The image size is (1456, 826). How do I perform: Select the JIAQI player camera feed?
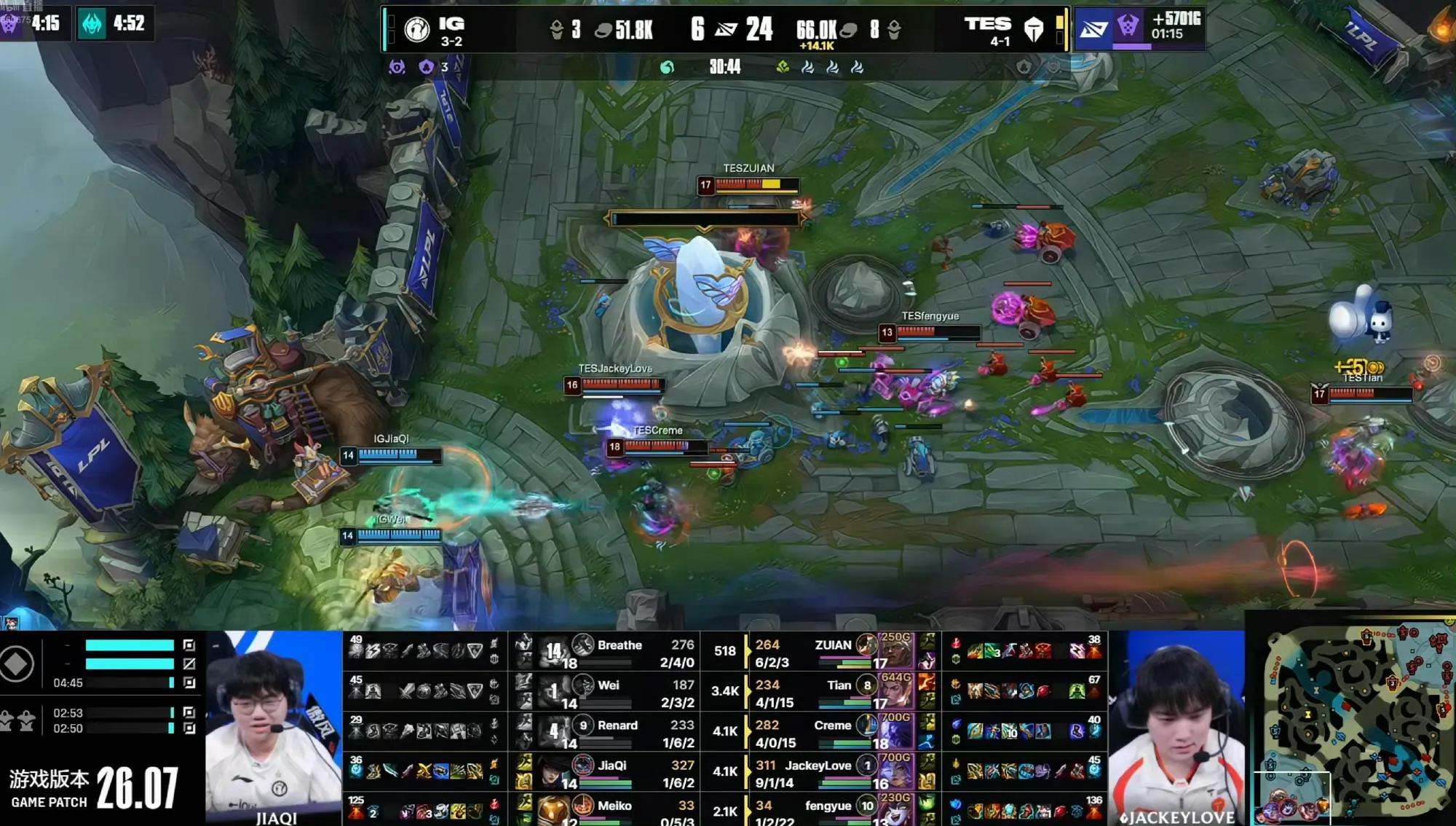pos(274,728)
